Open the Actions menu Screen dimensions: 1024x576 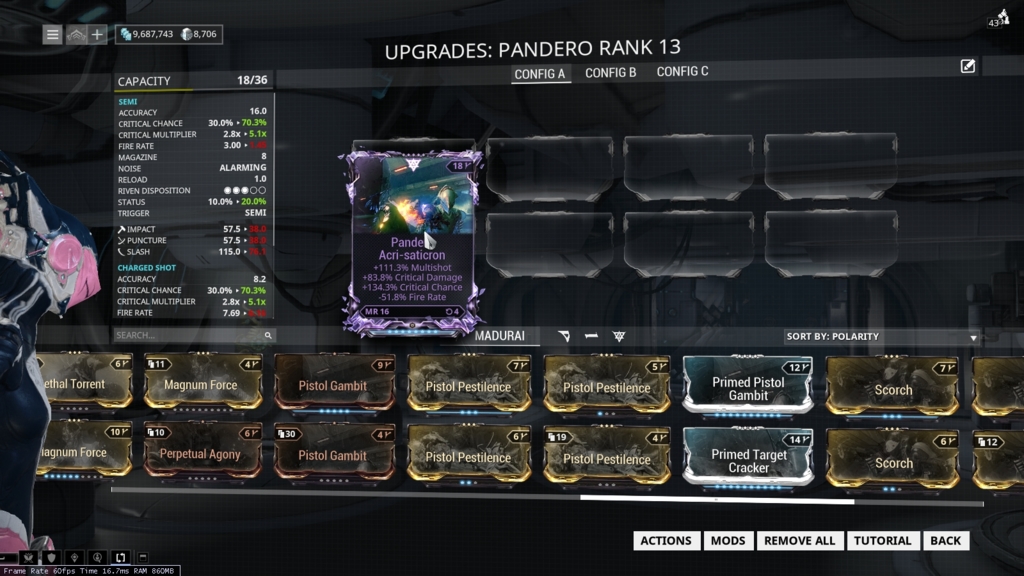click(666, 541)
